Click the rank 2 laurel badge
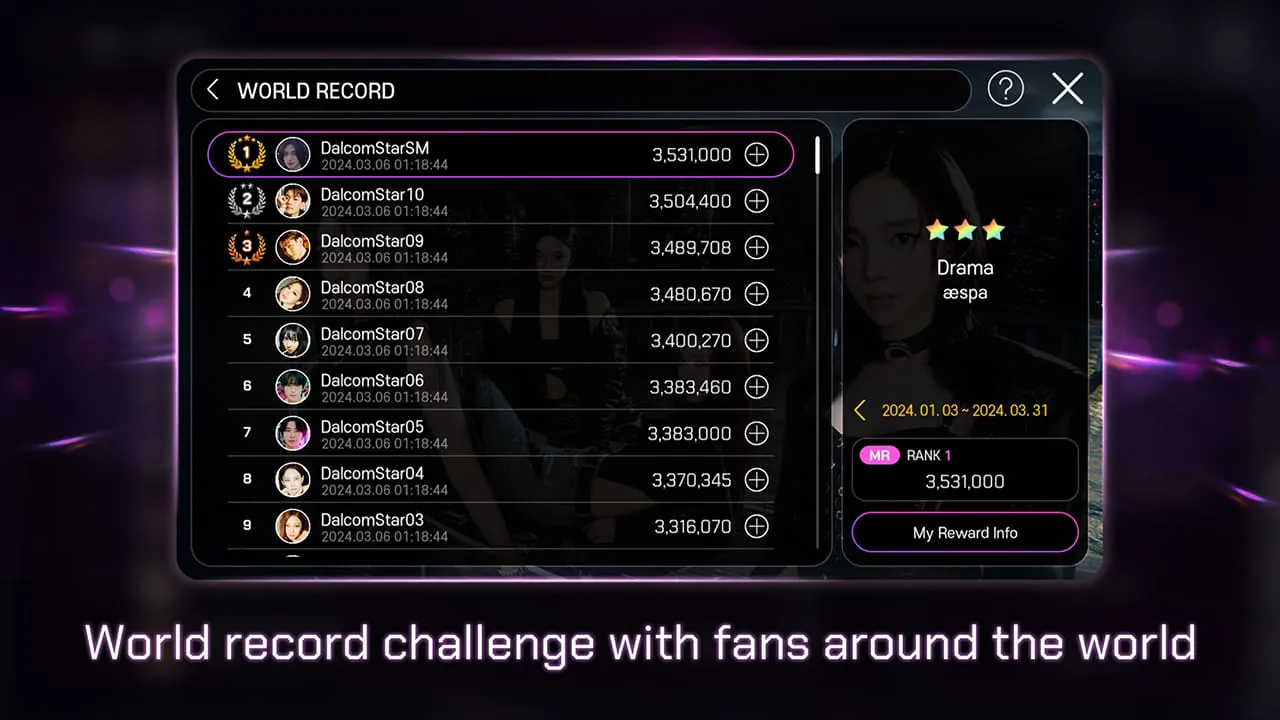The width and height of the screenshot is (1280, 720). click(x=246, y=201)
